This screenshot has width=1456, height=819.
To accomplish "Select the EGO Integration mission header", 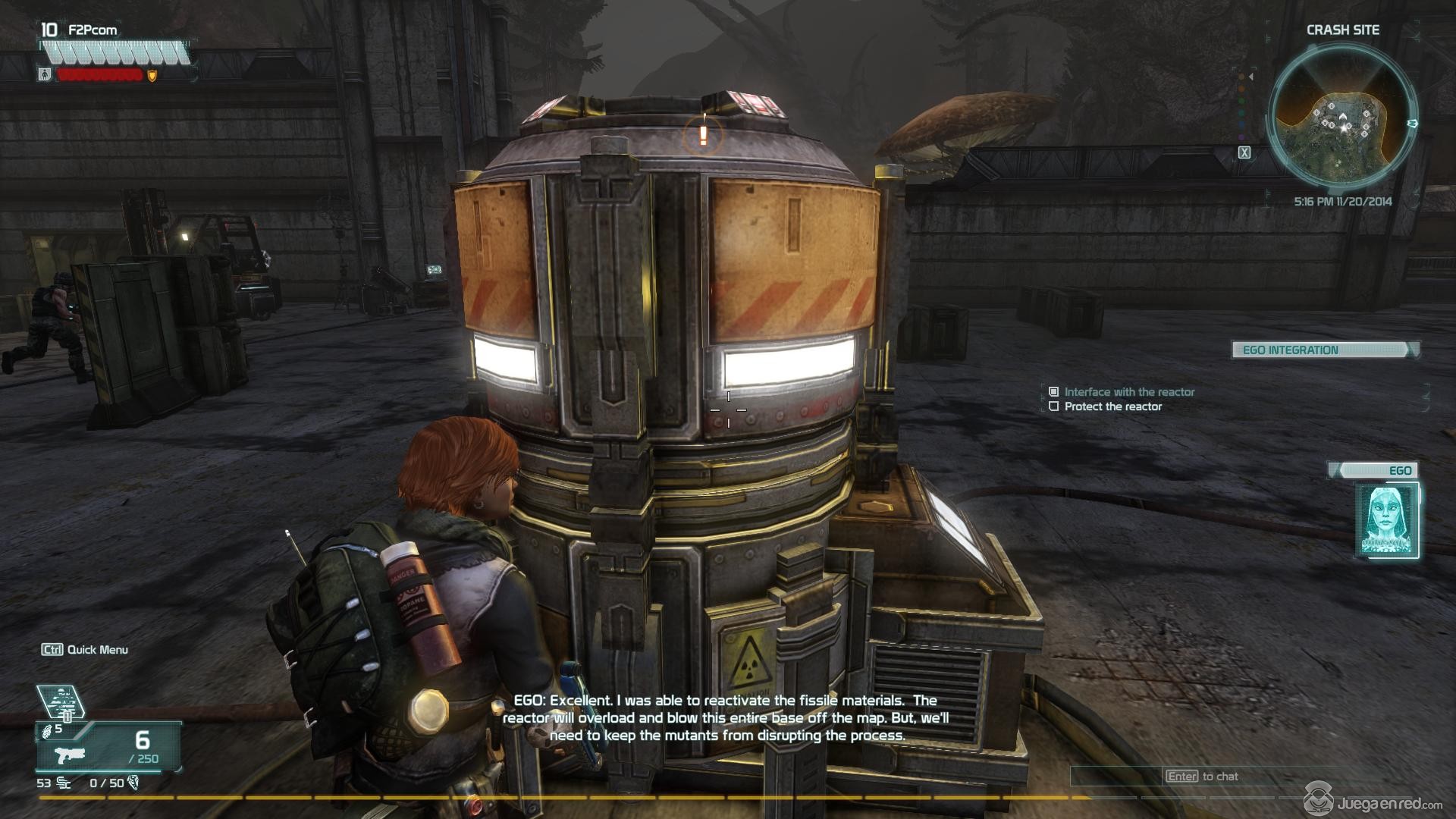I will (x=1323, y=350).
